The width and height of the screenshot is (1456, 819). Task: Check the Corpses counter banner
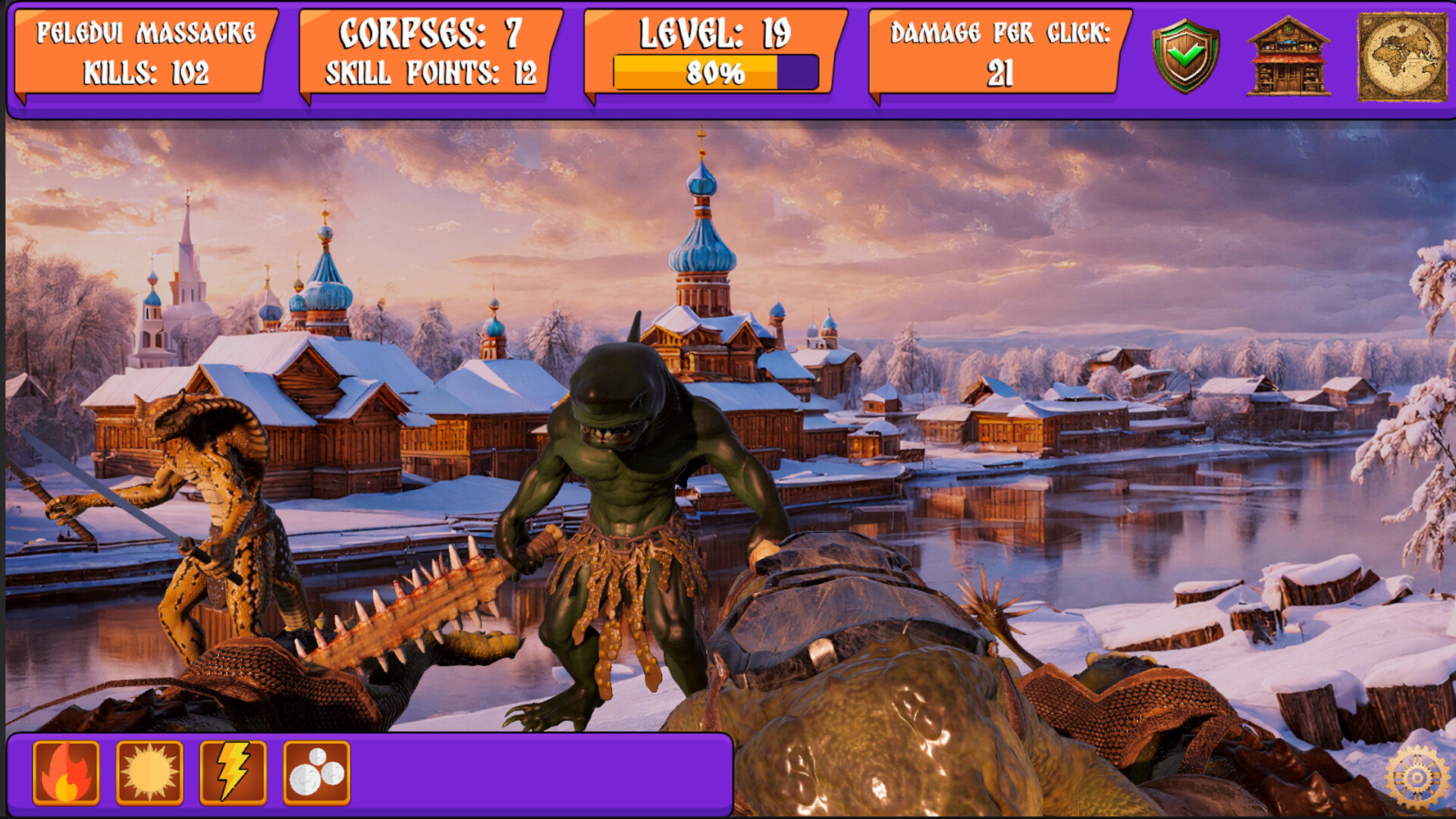pyautogui.click(x=428, y=33)
